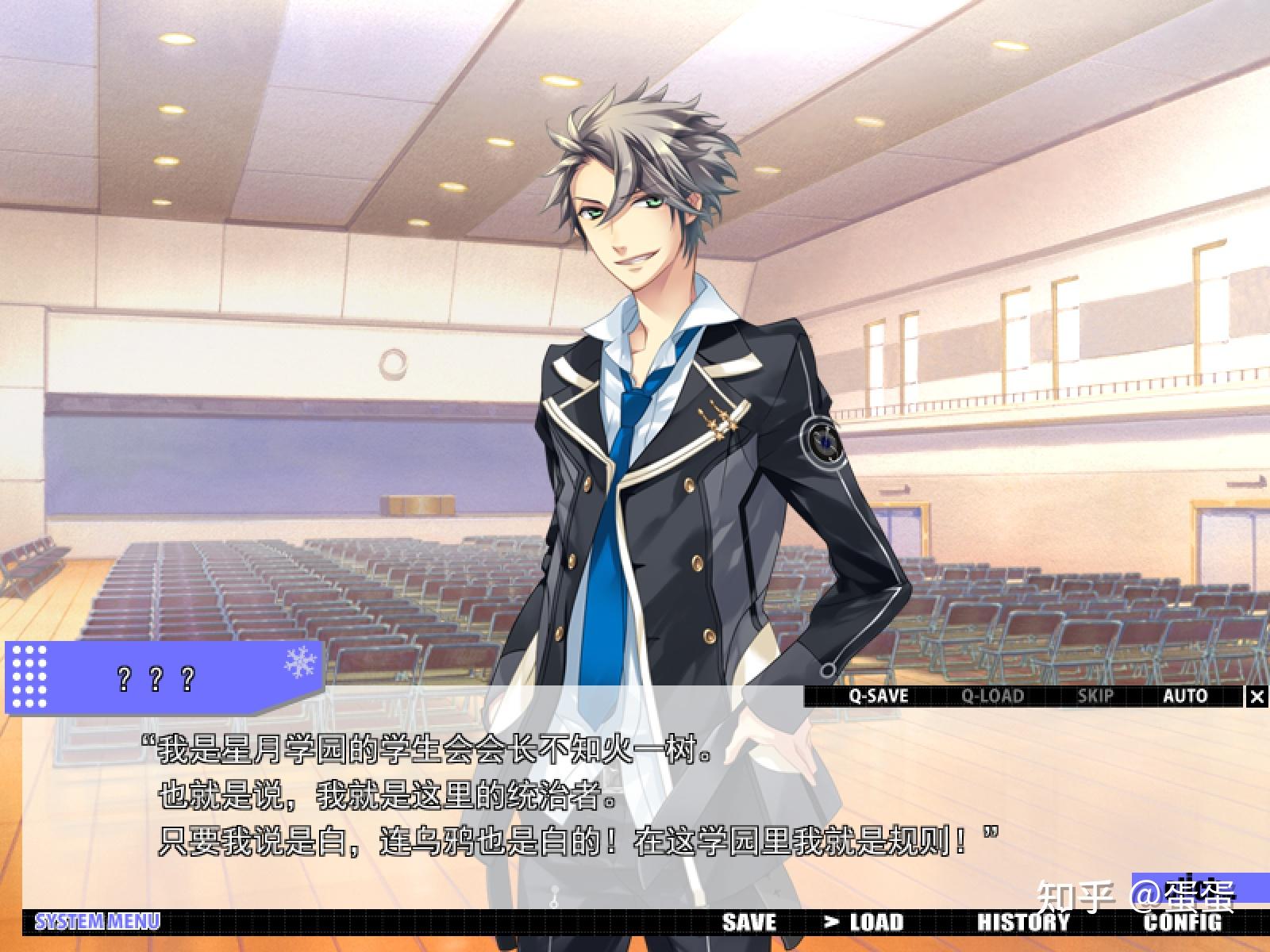Toggle SKIP mode for dialogue
This screenshot has width=1270, height=952.
tap(1095, 697)
